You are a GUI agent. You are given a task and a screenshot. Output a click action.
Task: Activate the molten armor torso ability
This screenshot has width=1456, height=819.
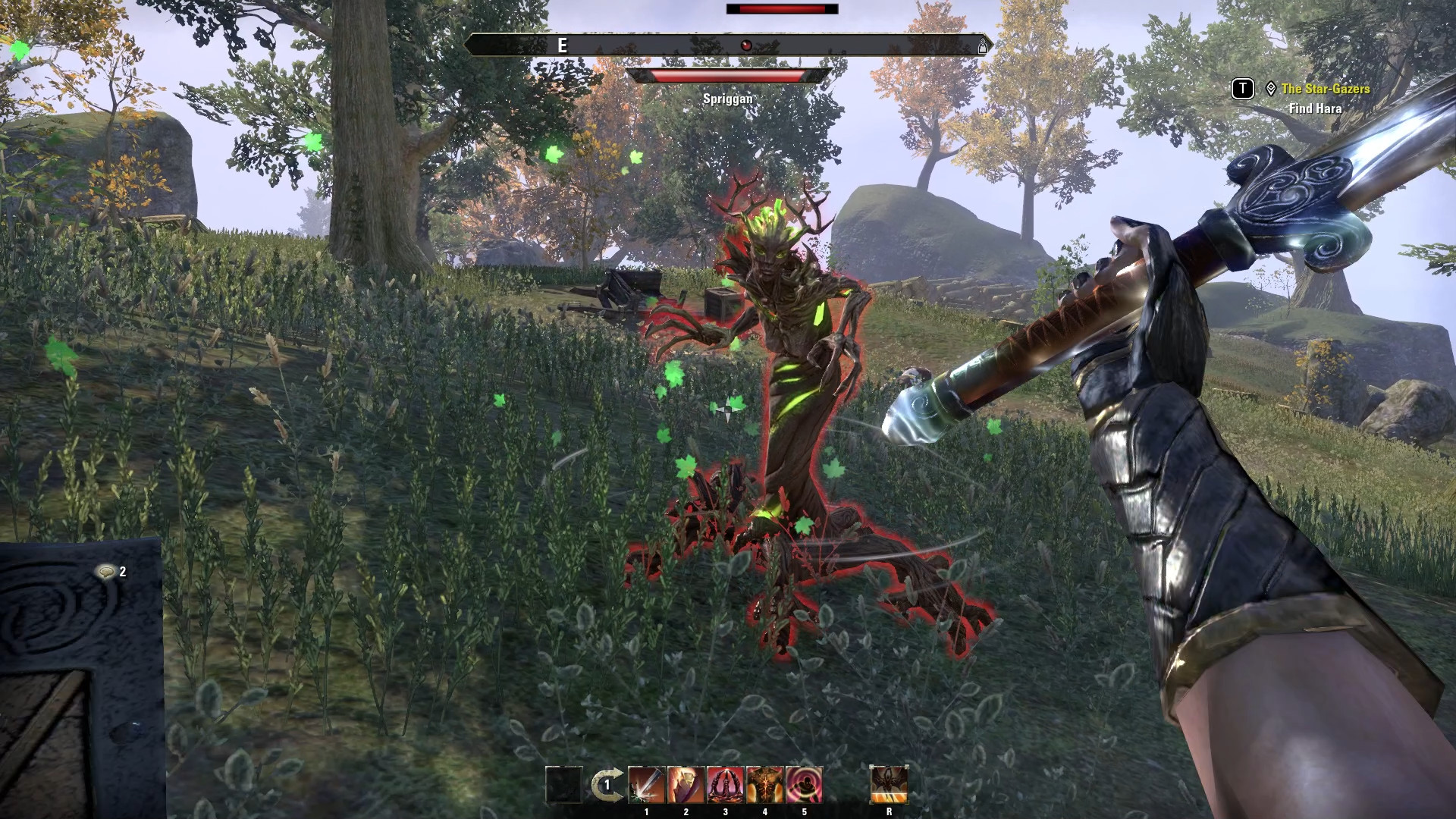(x=765, y=785)
